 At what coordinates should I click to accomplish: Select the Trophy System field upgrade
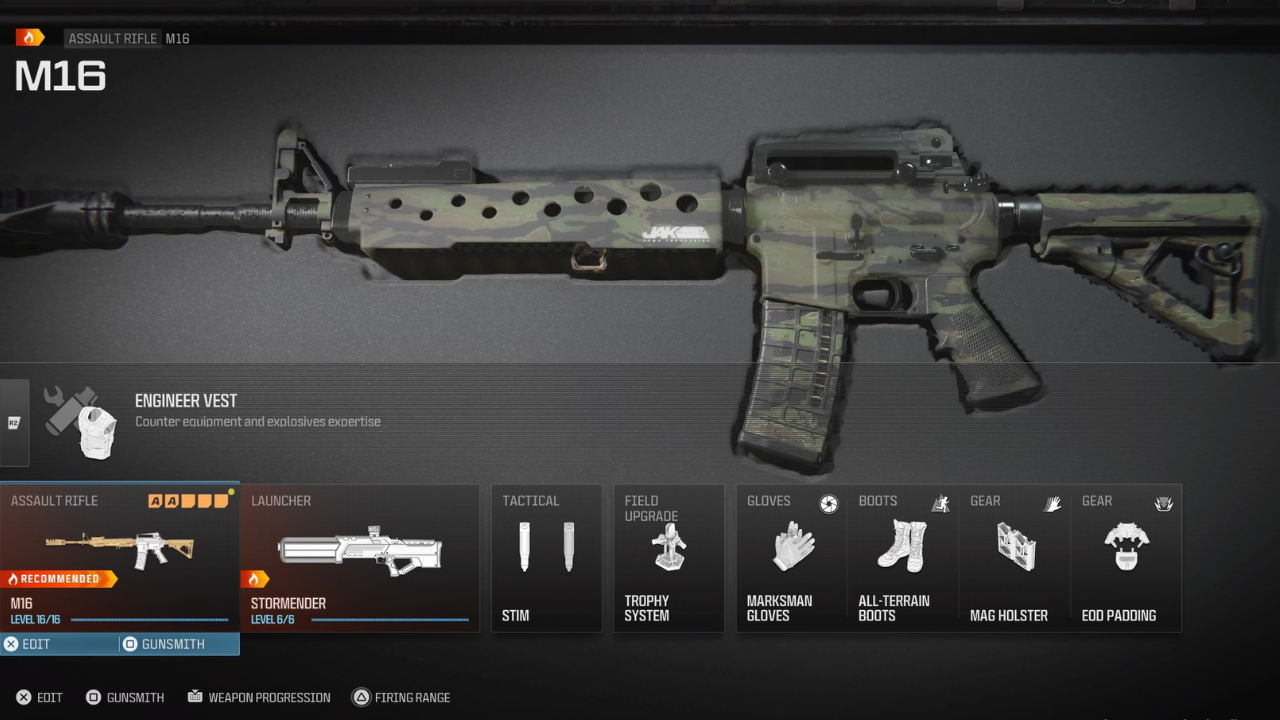click(x=668, y=557)
